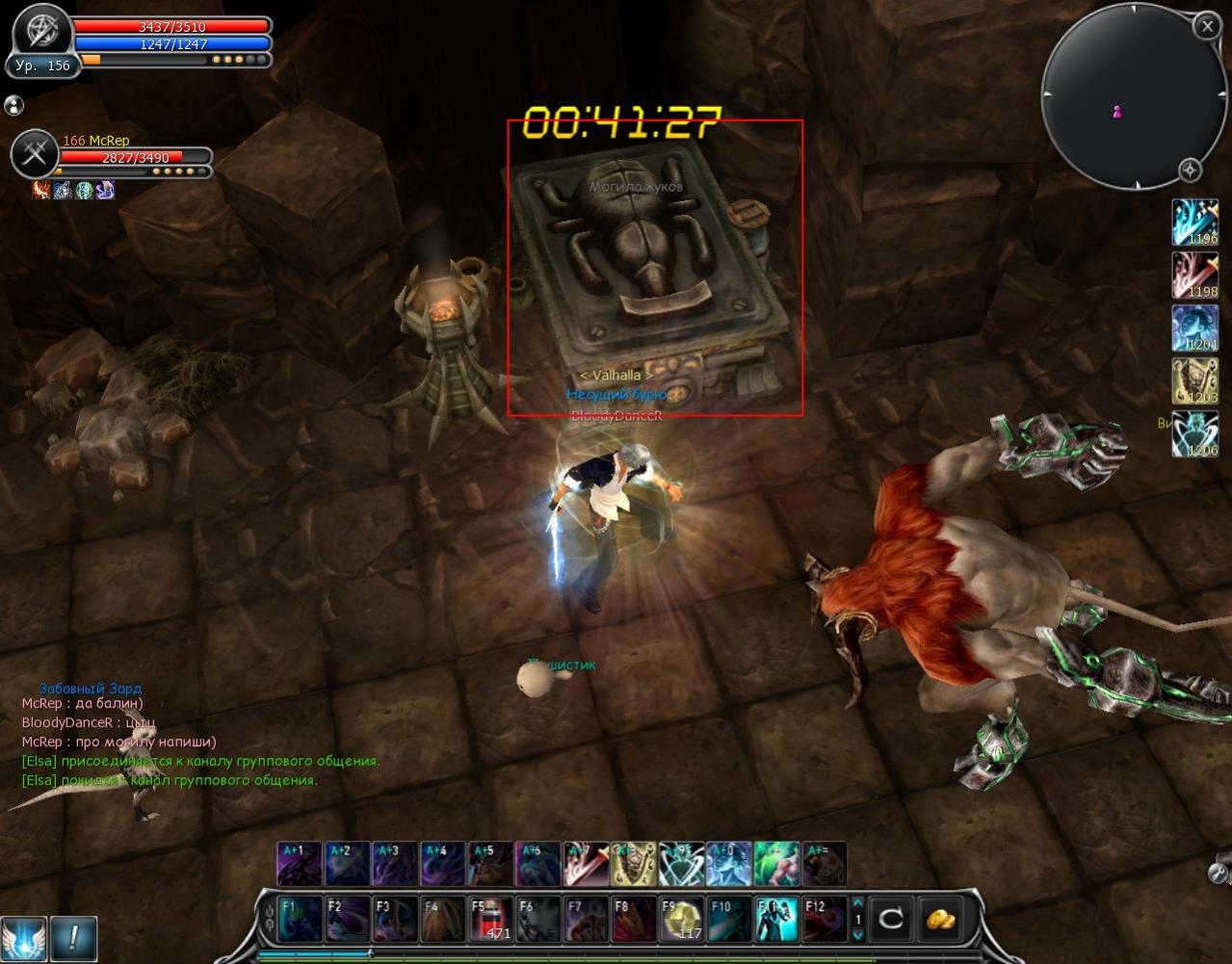Open the exclamation mark notification button
Screen dimensions: 1232x964
[74, 937]
